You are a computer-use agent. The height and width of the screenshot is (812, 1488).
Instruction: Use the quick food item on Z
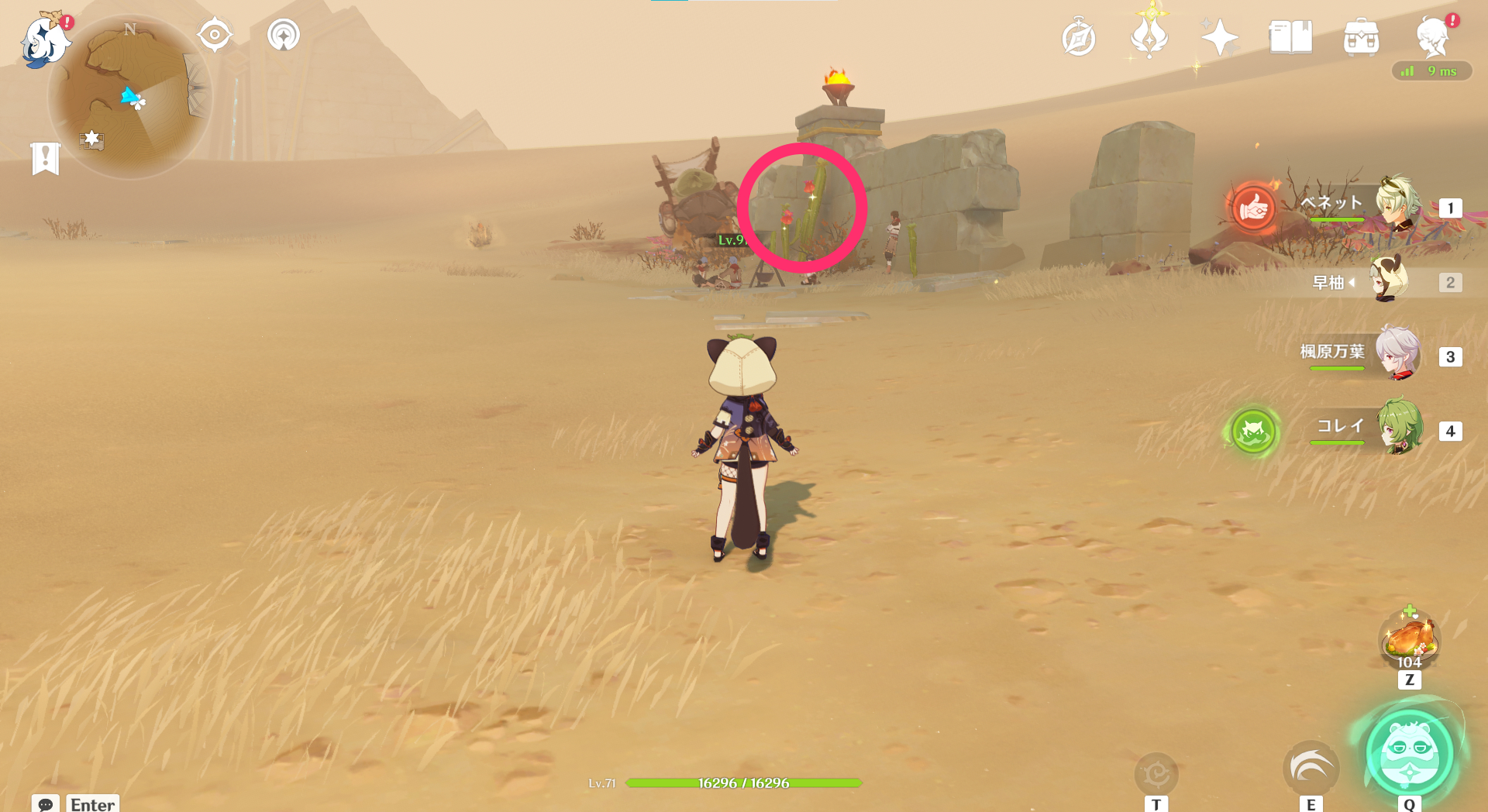1409,641
